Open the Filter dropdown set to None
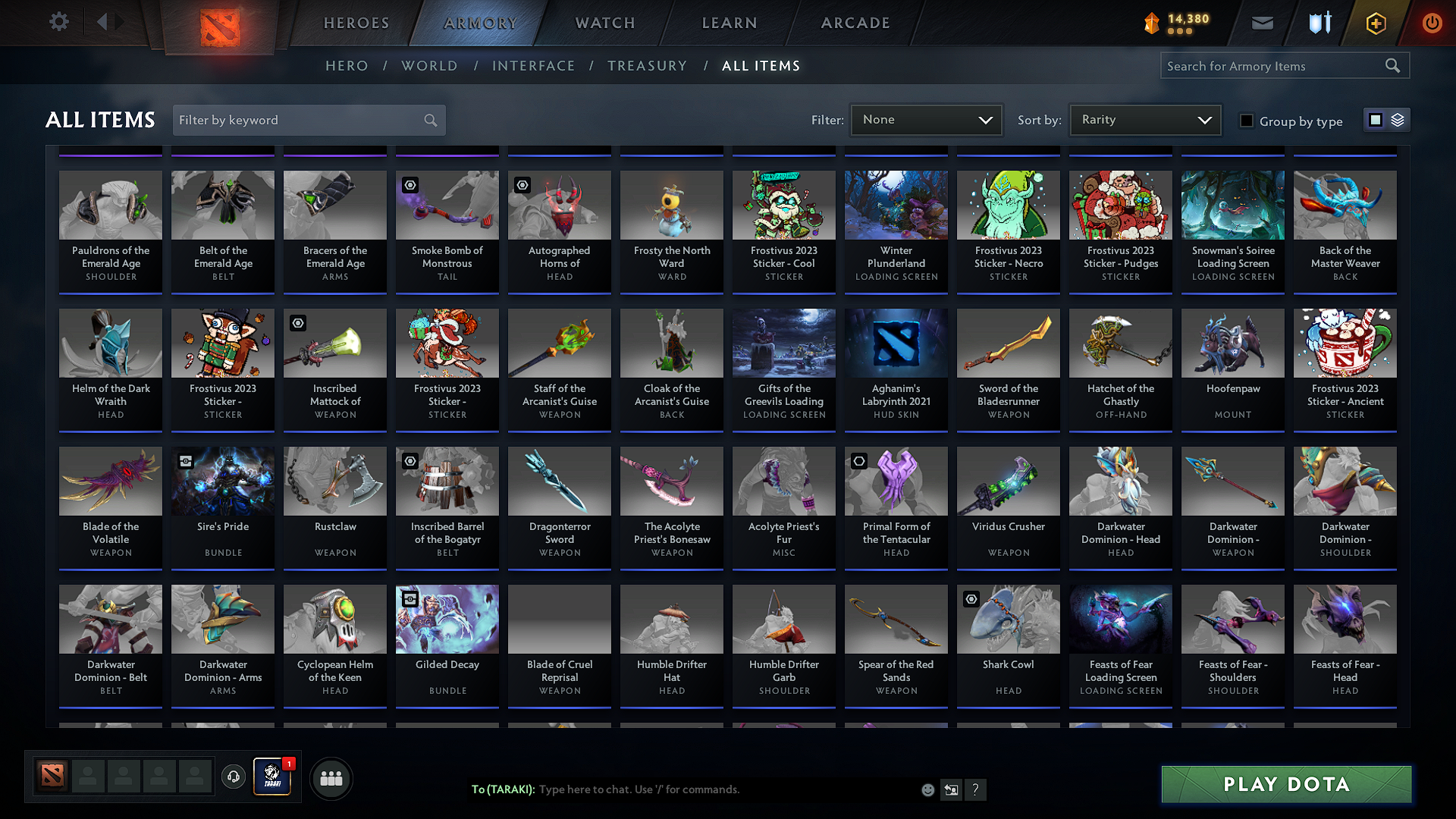Screen dimensions: 1456x819 925,119
